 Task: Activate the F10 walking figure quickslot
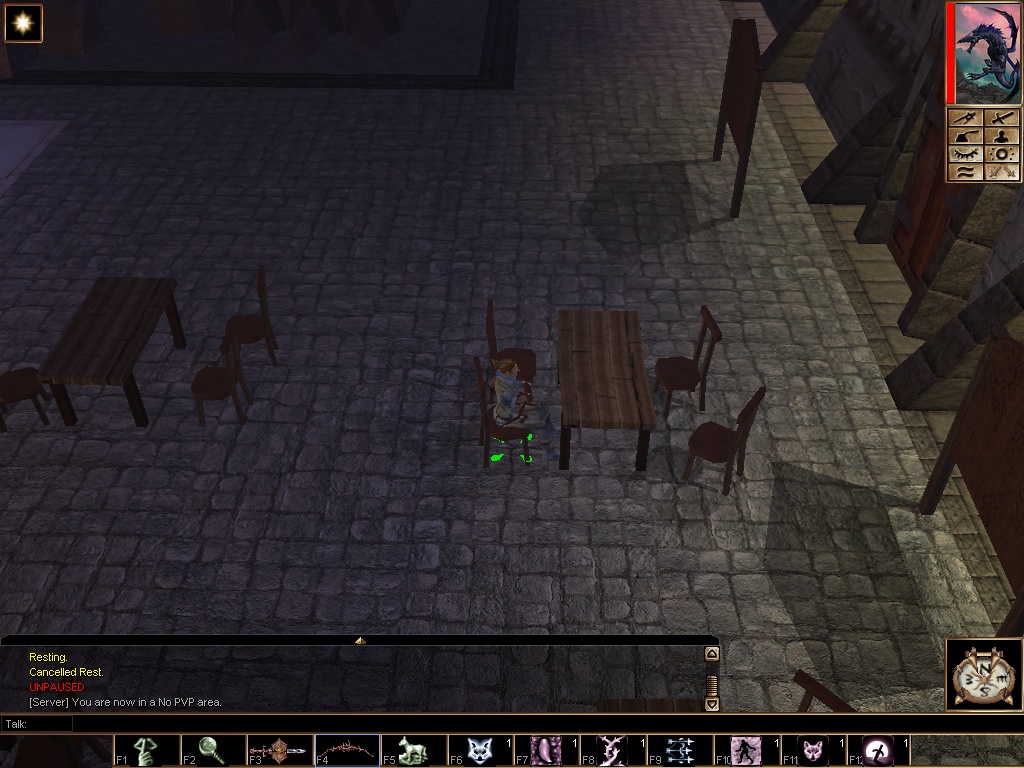tap(746, 750)
